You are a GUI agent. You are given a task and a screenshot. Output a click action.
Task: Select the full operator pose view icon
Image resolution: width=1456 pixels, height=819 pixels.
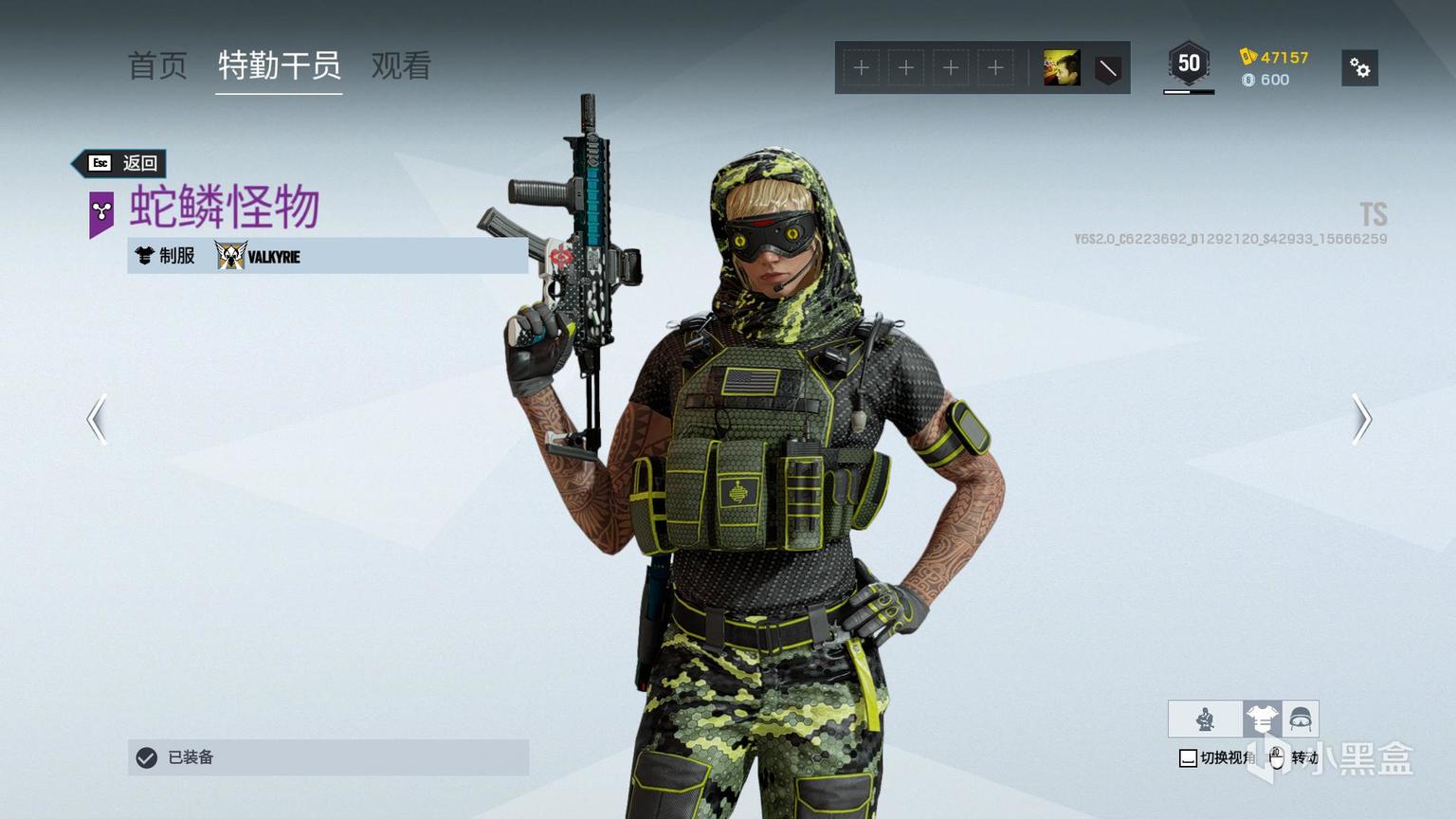point(1205,719)
